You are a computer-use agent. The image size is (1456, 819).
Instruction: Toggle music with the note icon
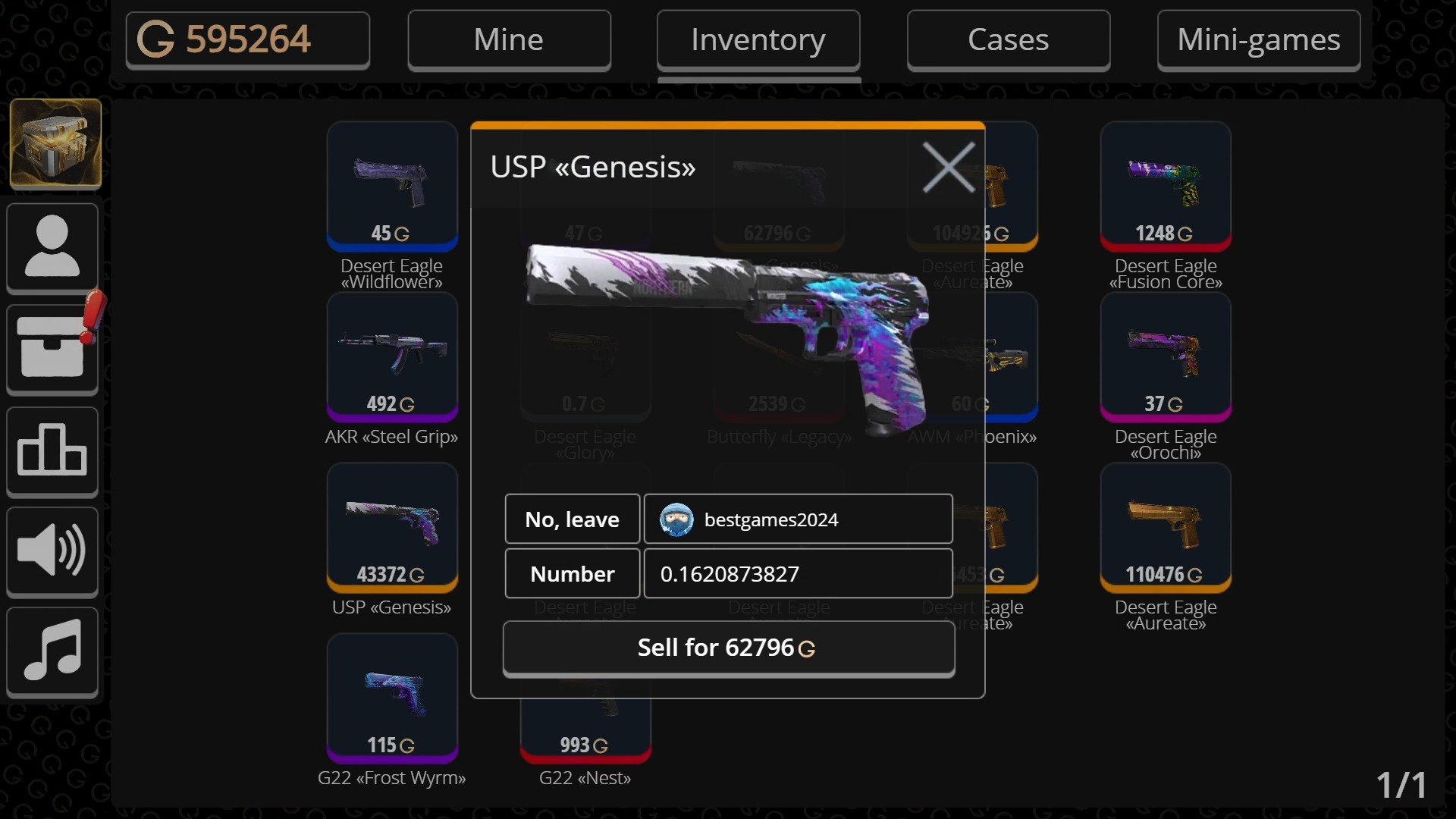coord(52,652)
